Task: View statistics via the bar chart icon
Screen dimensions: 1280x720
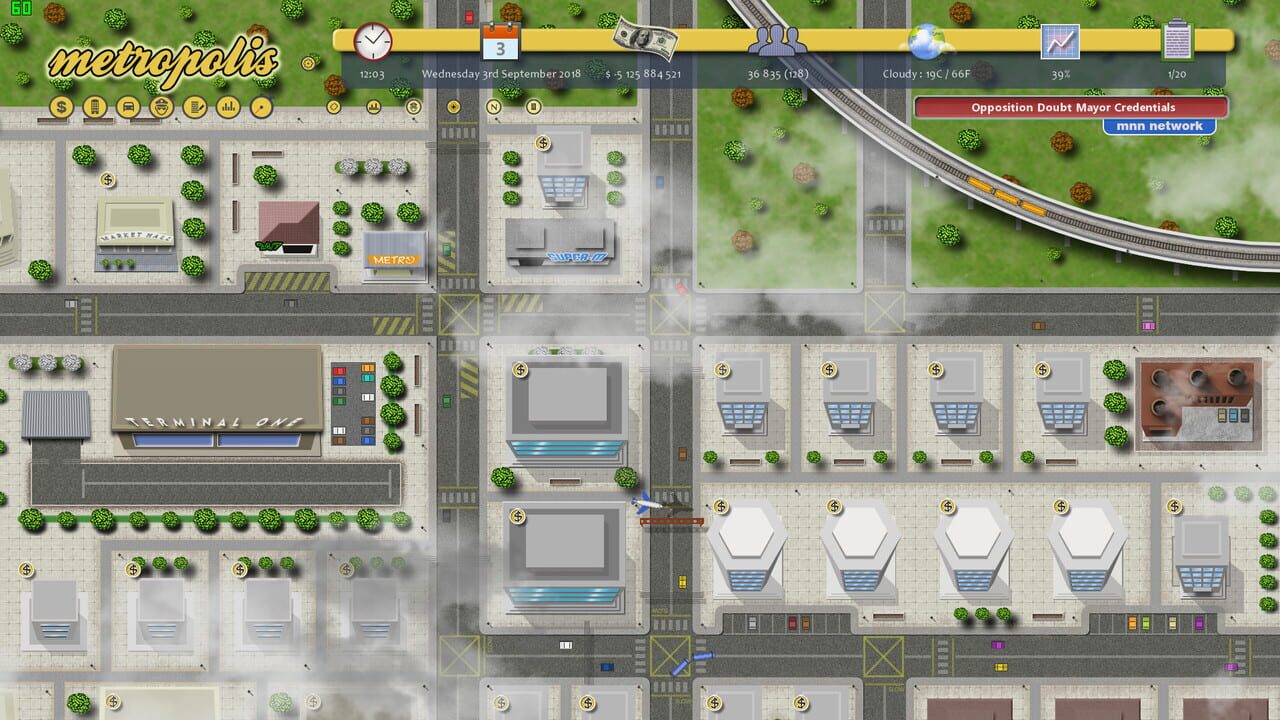Action: click(229, 108)
